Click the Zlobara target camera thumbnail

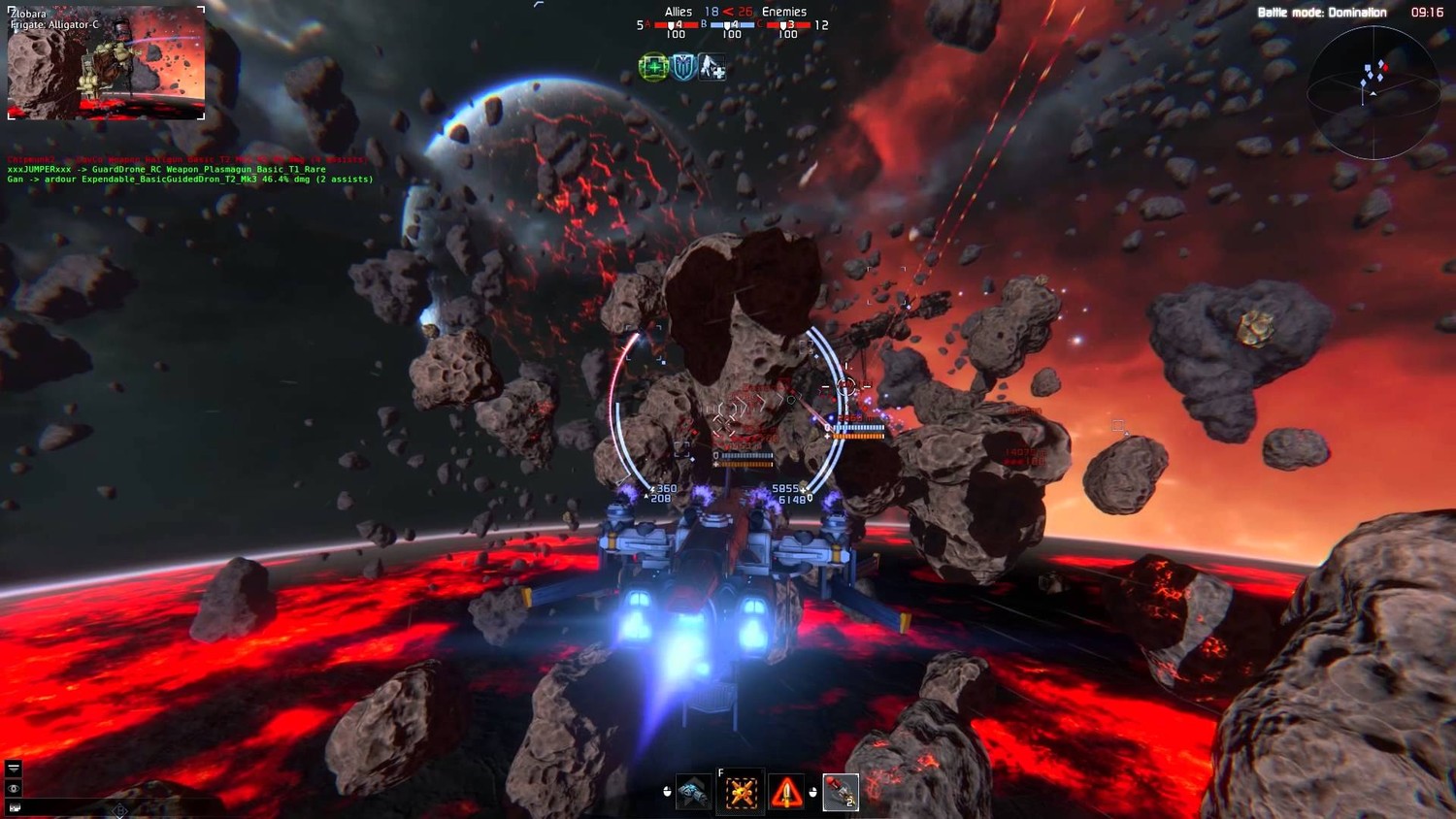(x=106, y=63)
